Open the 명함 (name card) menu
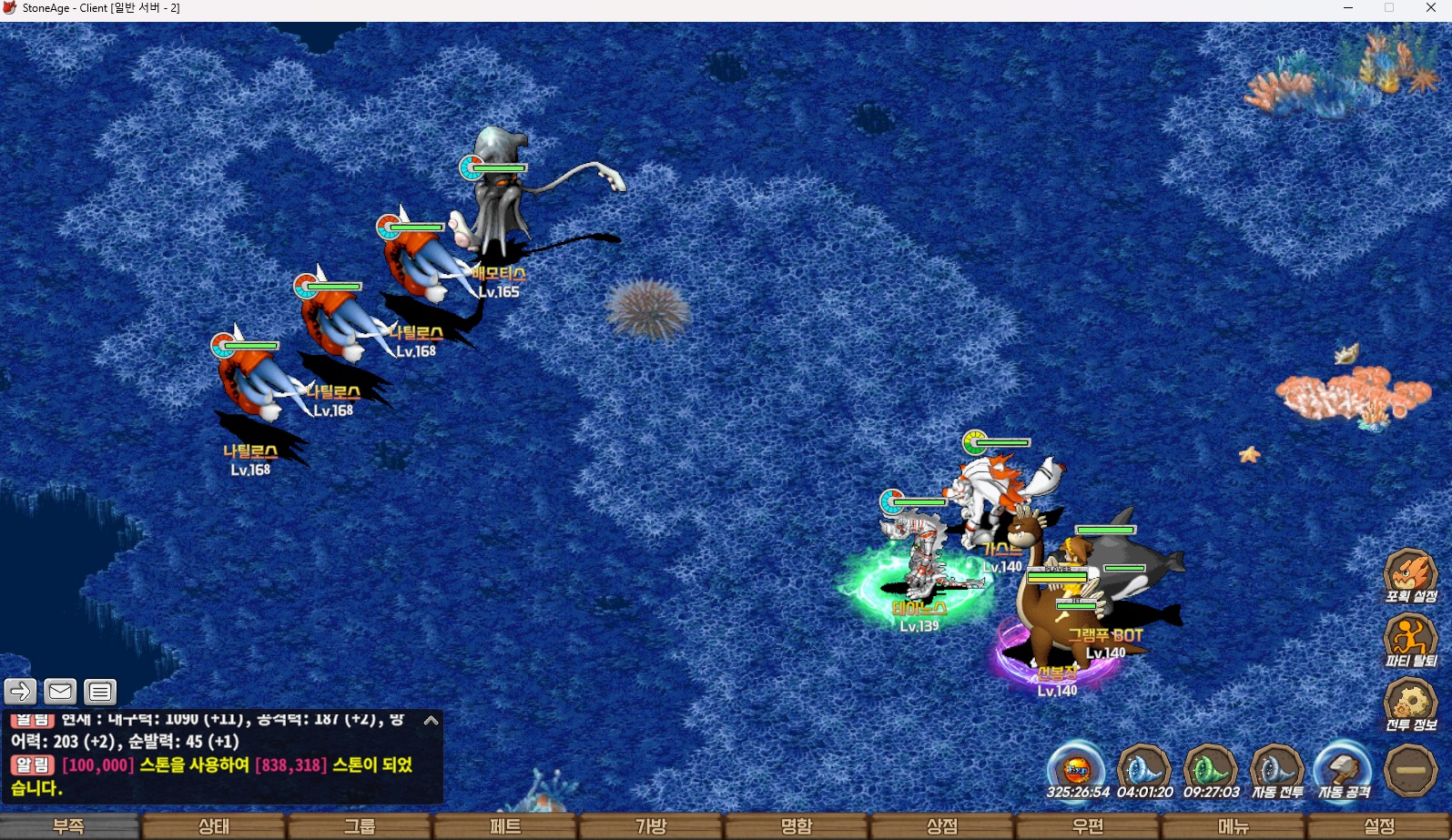Viewport: 1452px width, 840px height. click(797, 826)
